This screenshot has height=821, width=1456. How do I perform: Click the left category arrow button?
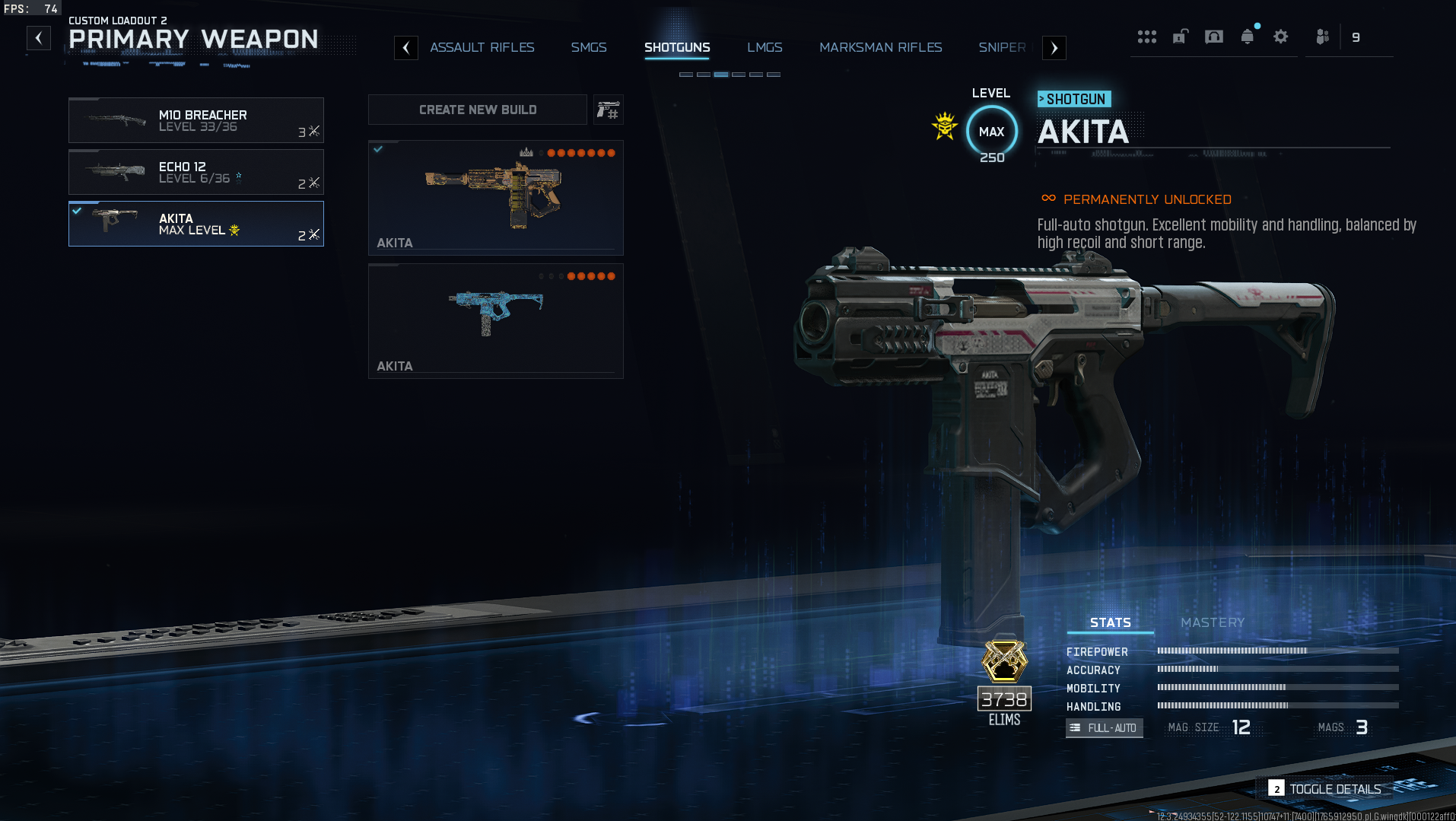pos(406,48)
